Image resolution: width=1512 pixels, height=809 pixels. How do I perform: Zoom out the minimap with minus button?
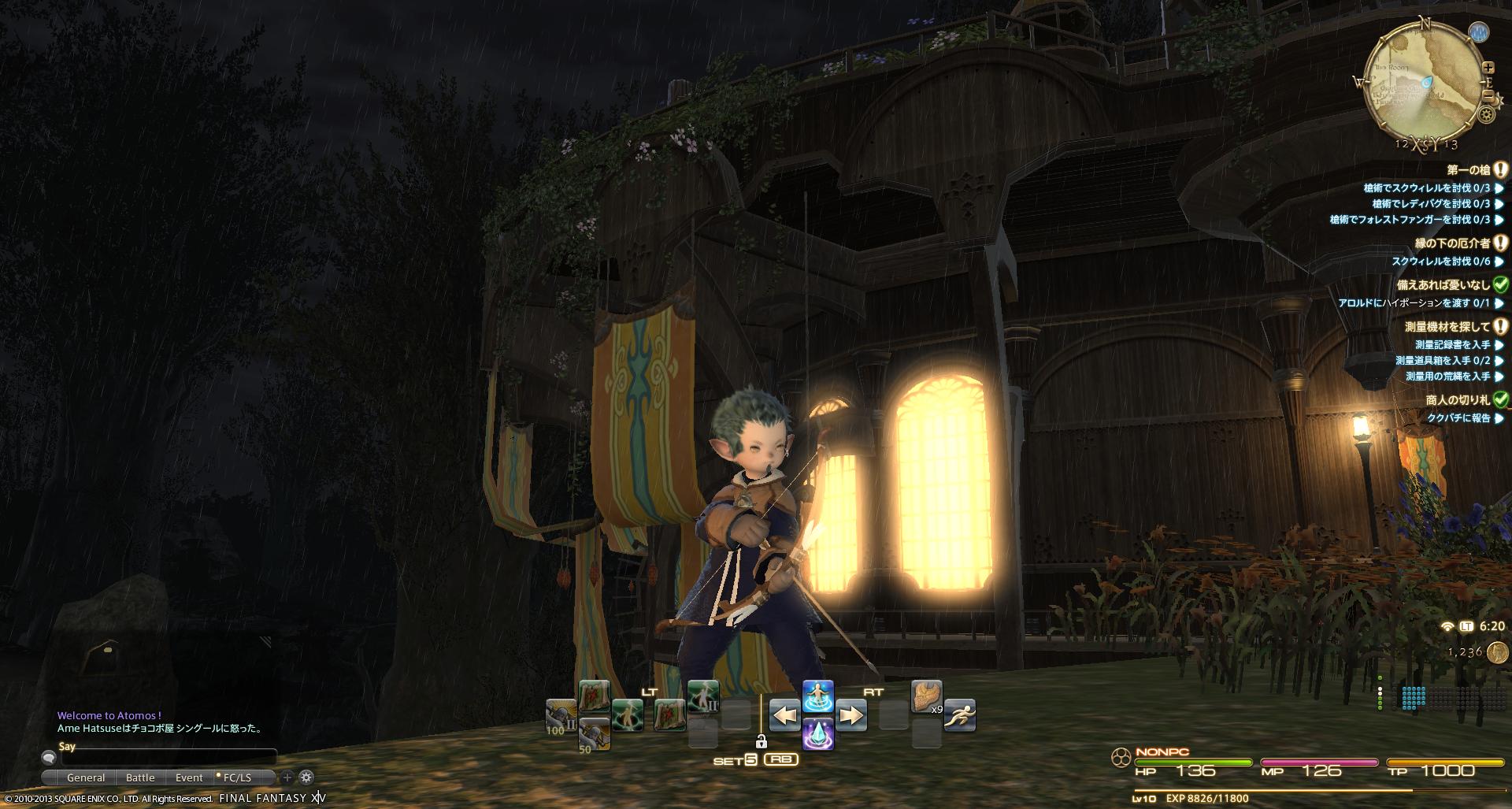[1488, 96]
